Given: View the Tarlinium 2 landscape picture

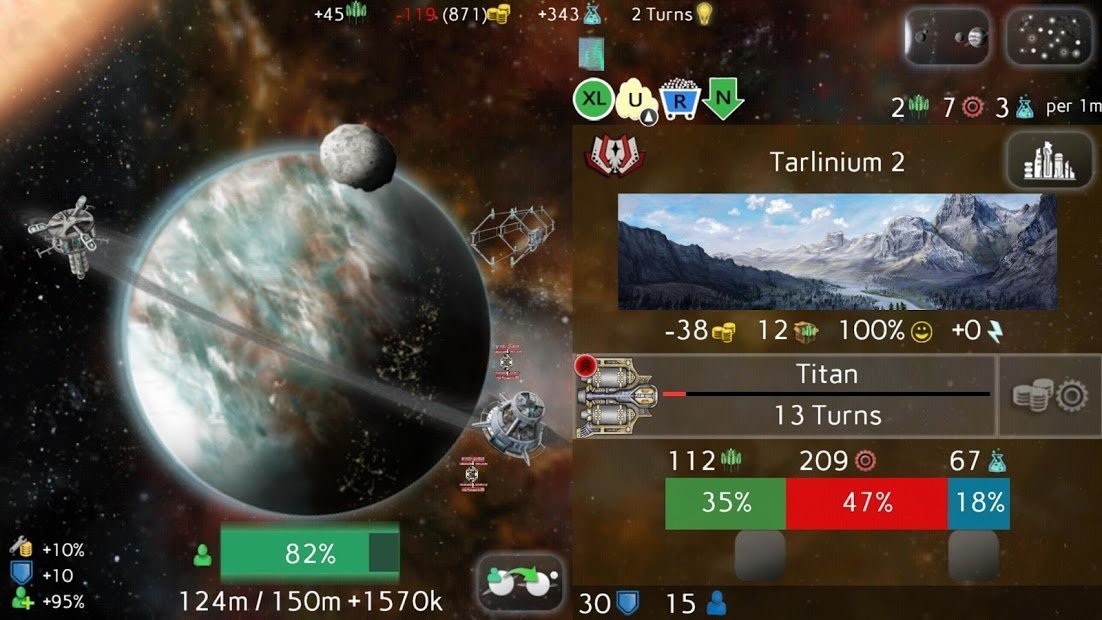Looking at the screenshot, I should pyautogui.click(x=837, y=251).
